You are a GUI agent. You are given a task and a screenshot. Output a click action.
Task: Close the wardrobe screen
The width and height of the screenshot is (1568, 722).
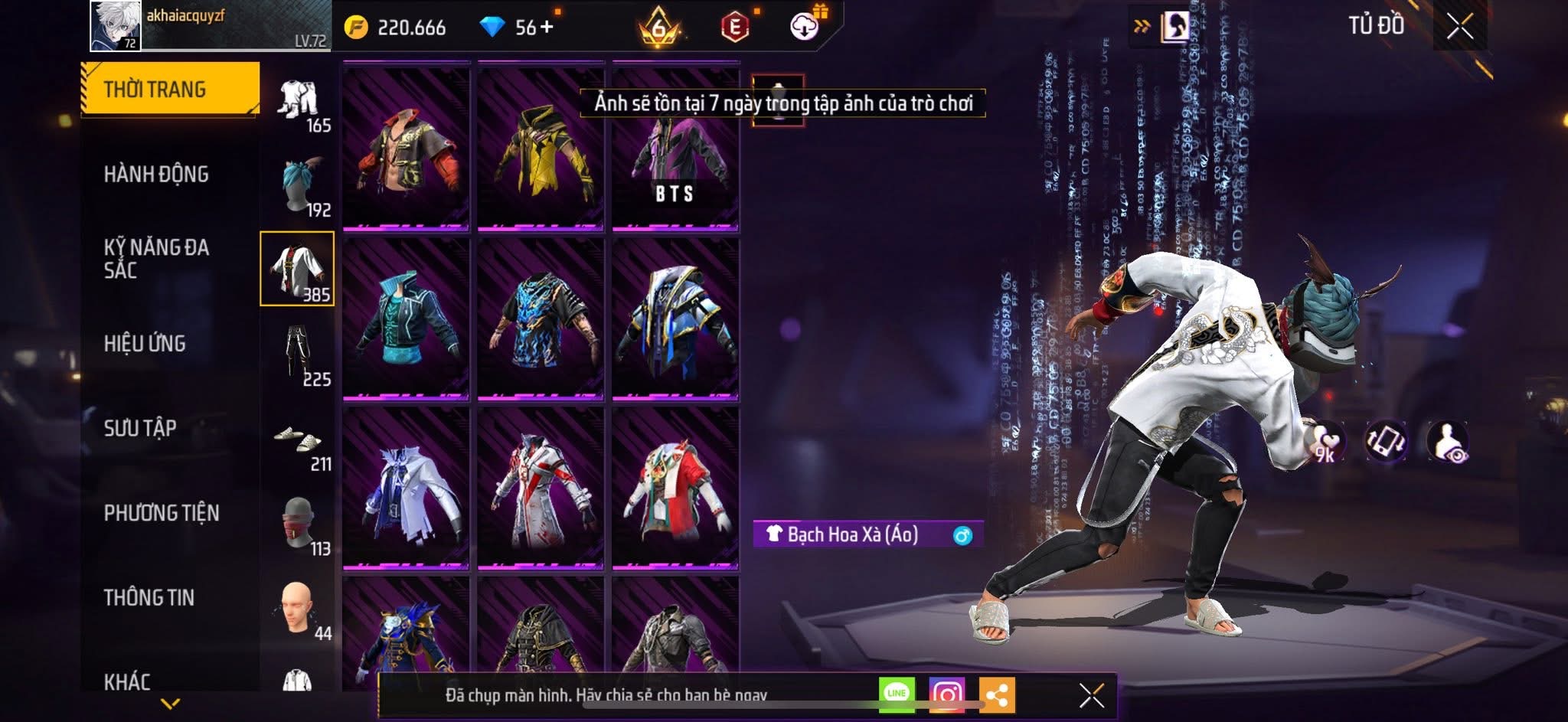click(1459, 27)
